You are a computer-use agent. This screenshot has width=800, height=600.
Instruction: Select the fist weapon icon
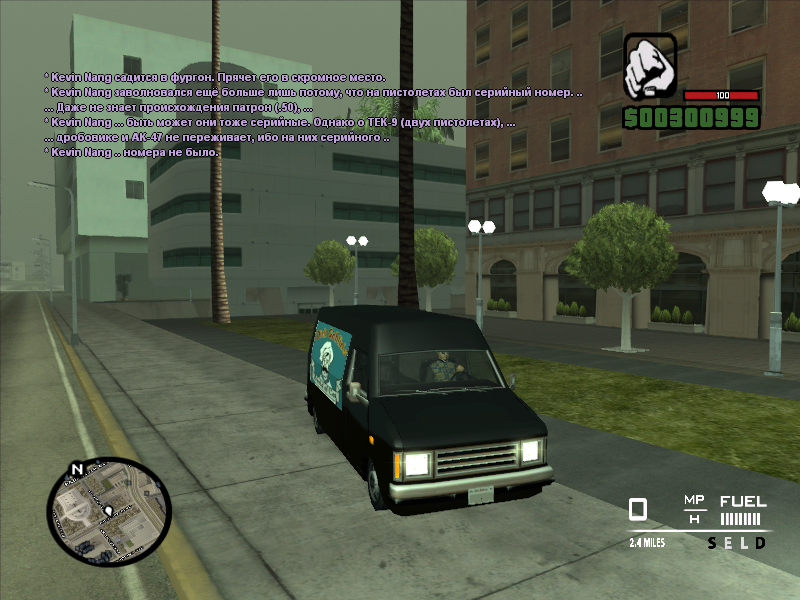[x=650, y=67]
